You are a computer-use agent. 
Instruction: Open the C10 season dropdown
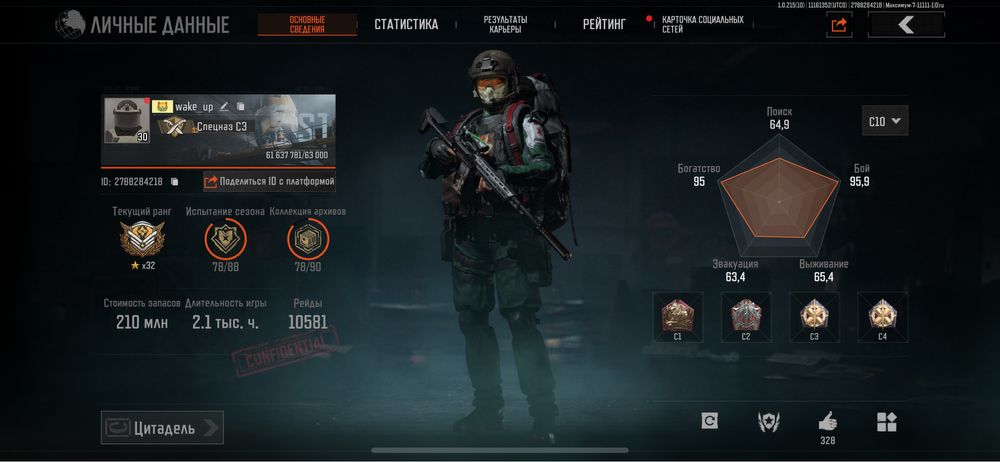coord(885,122)
